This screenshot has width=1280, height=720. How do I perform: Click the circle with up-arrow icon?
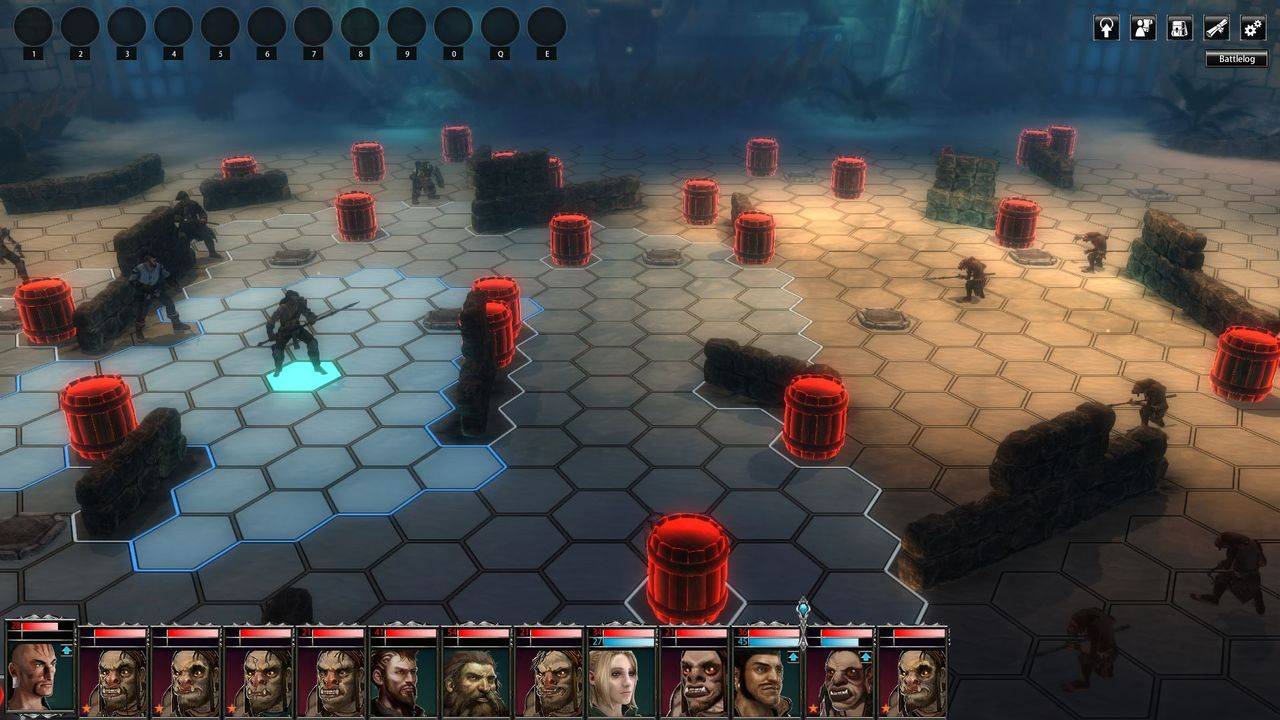[1106, 28]
